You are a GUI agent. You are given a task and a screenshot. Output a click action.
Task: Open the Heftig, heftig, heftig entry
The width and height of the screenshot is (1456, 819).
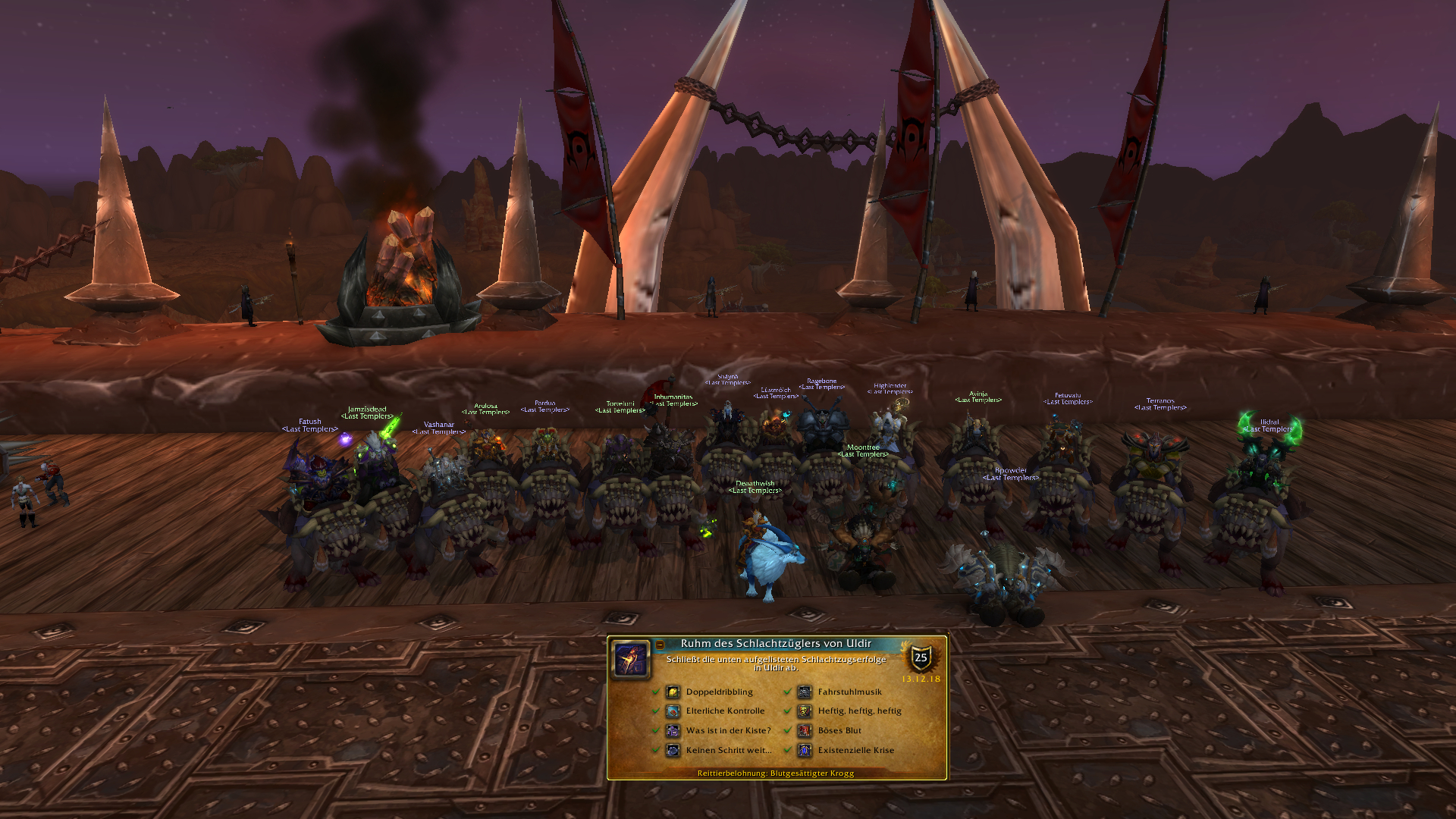(858, 711)
